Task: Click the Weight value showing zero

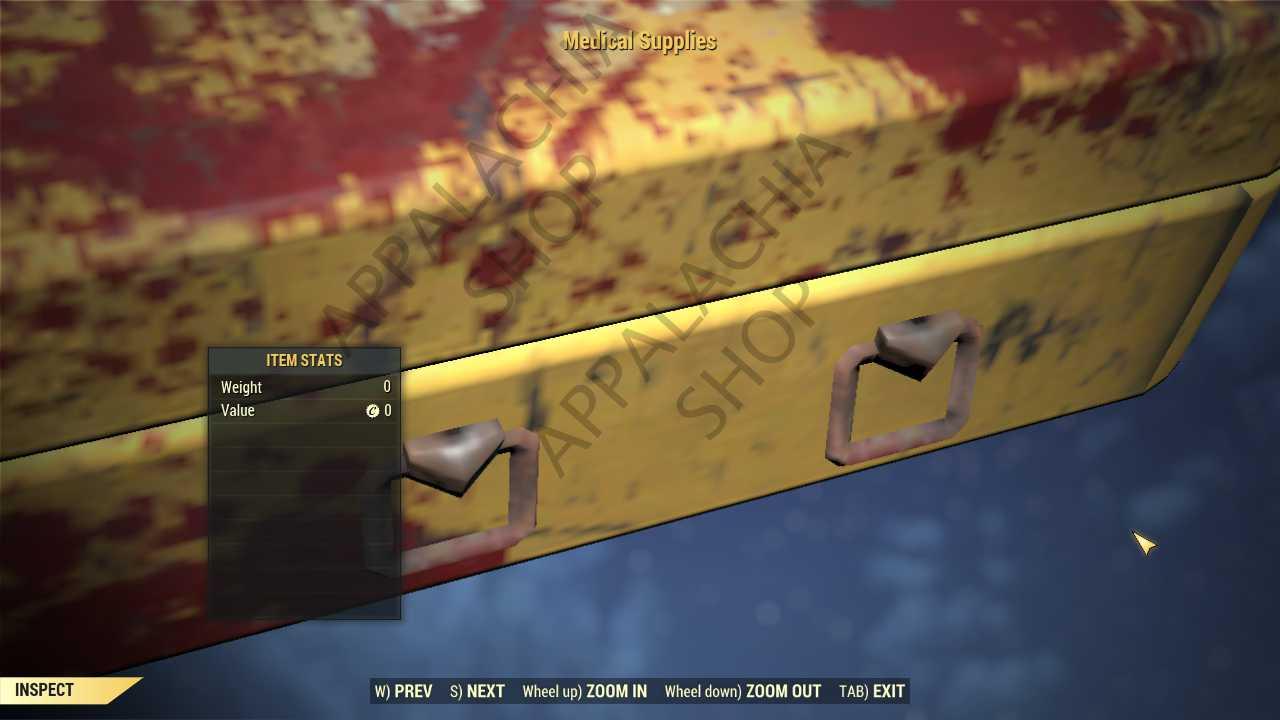Action: click(386, 387)
